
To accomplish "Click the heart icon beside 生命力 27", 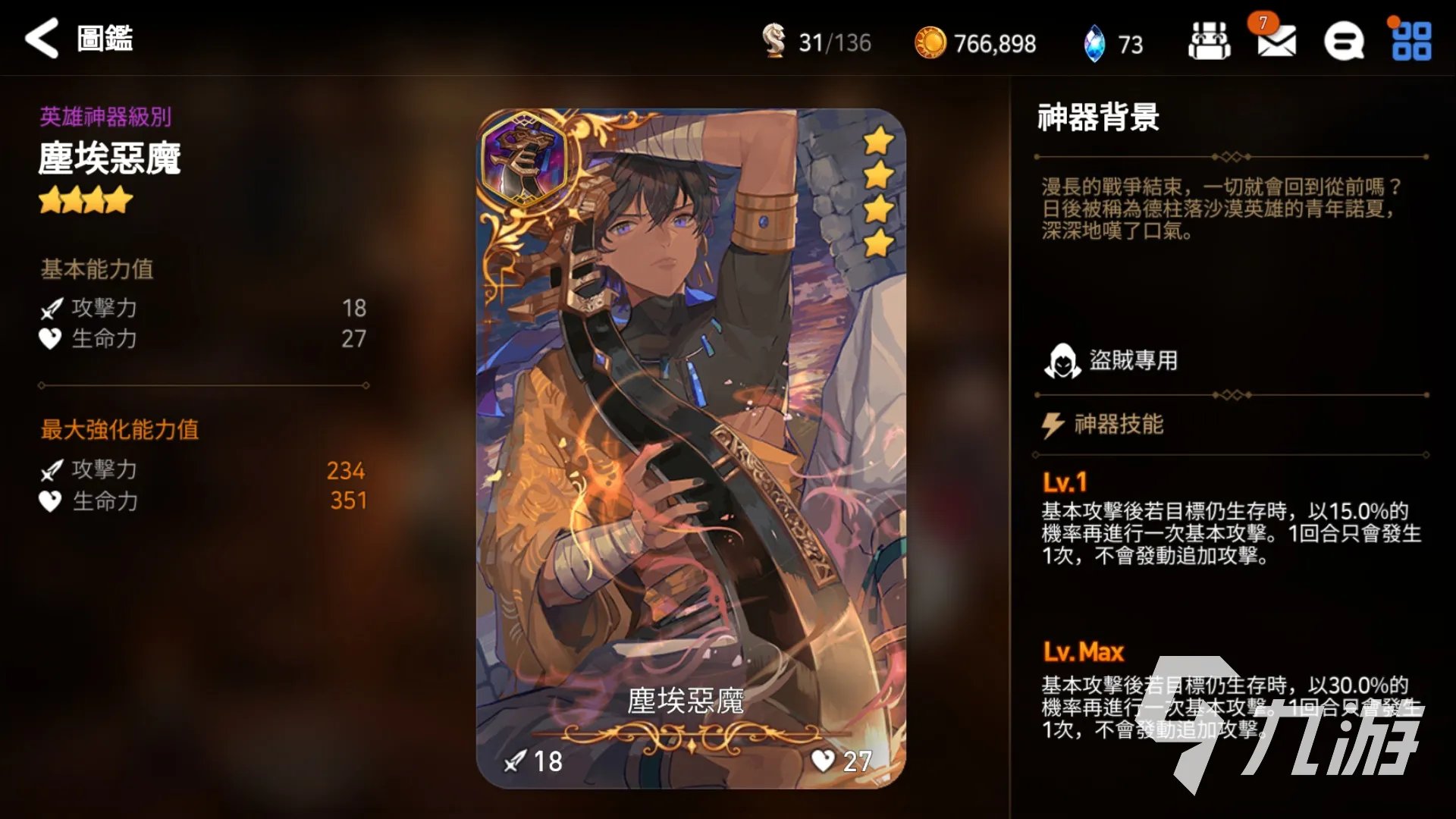I will point(51,340).
